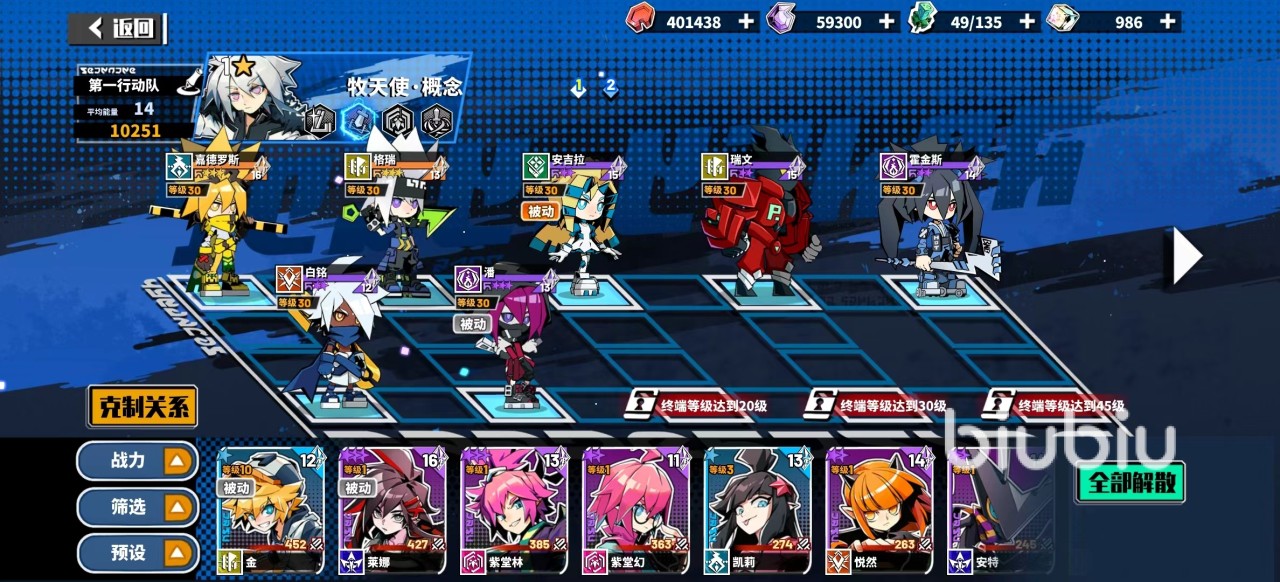Viewport: 1280px width, 582px height.
Task: Select the 金 character card
Action: click(x=270, y=510)
